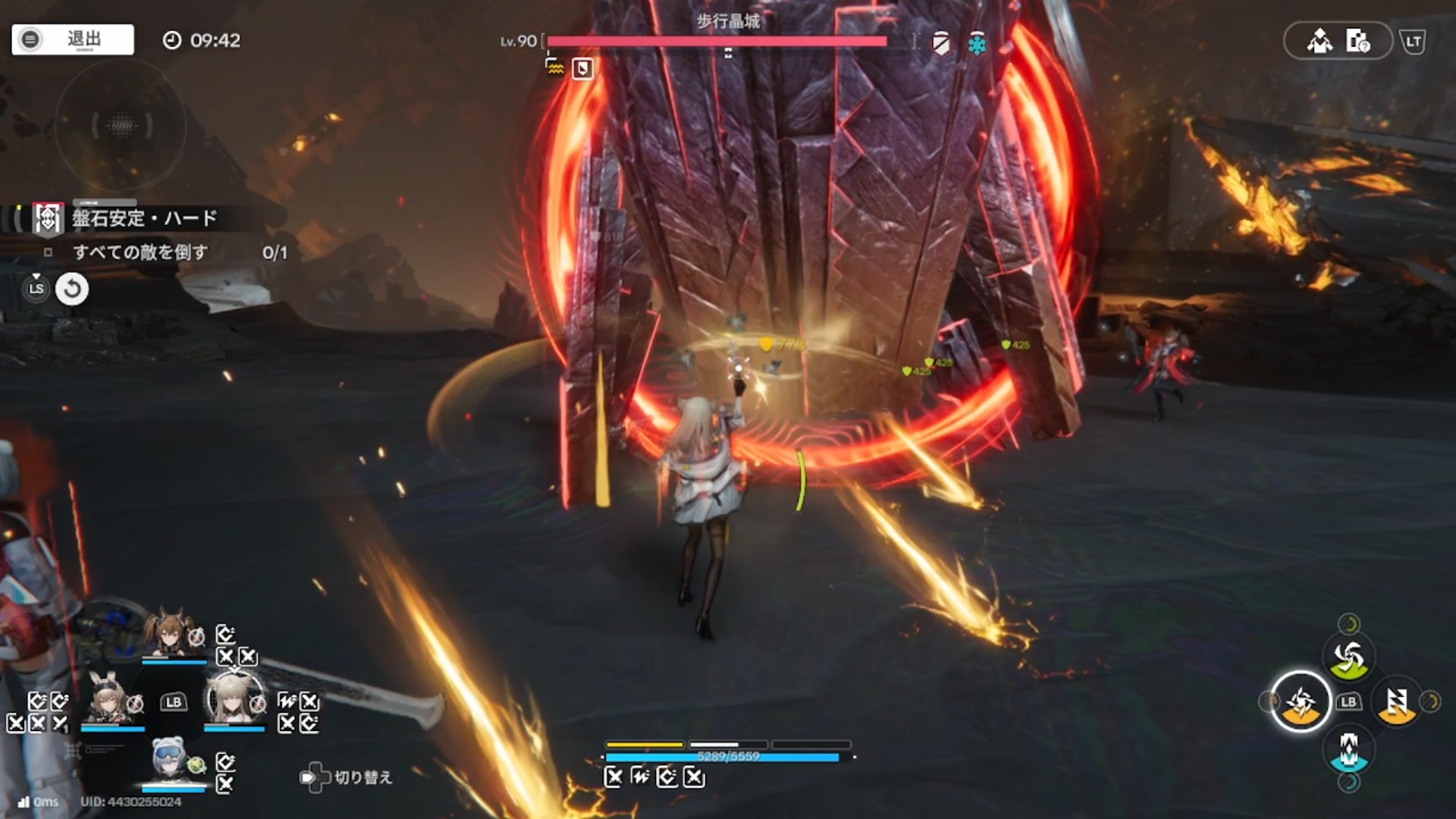Viewport: 1456px width, 819px height.
Task: Open the guide icon with question mark
Action: click(x=1357, y=41)
